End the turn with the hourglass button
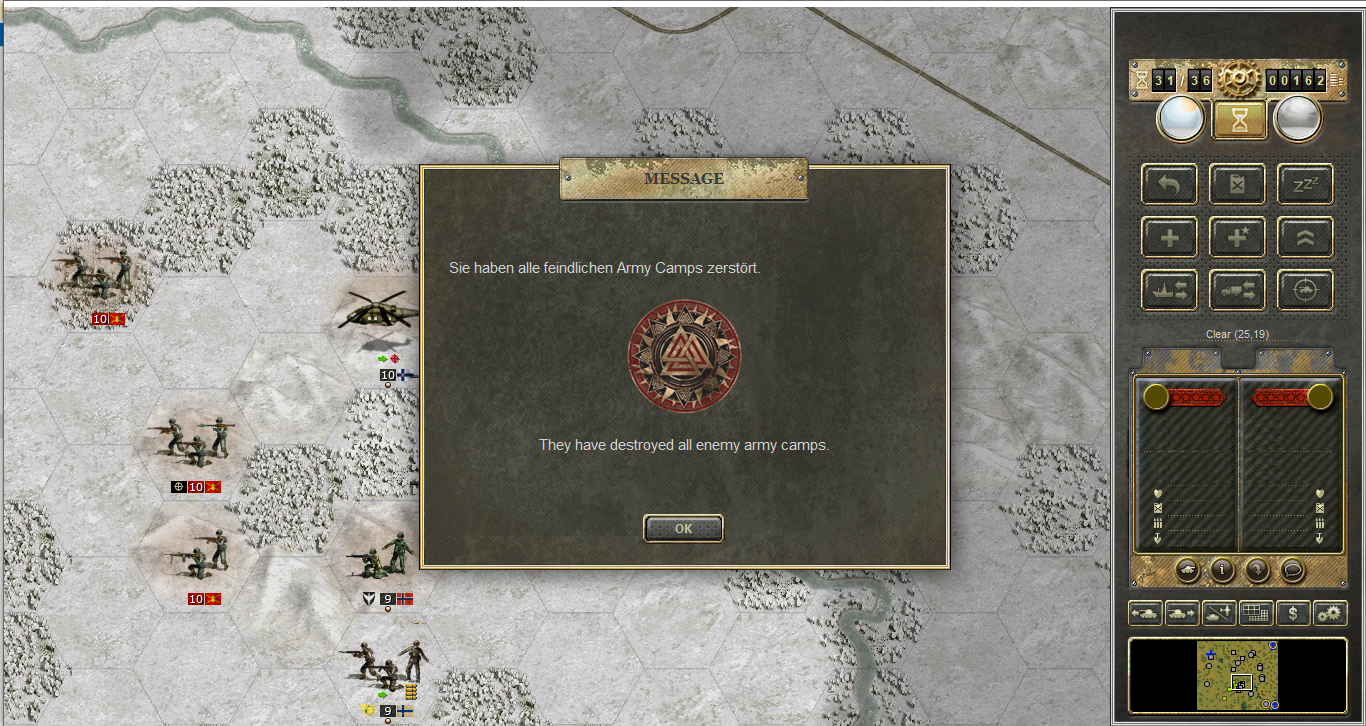The height and width of the screenshot is (726, 1366). (1240, 120)
